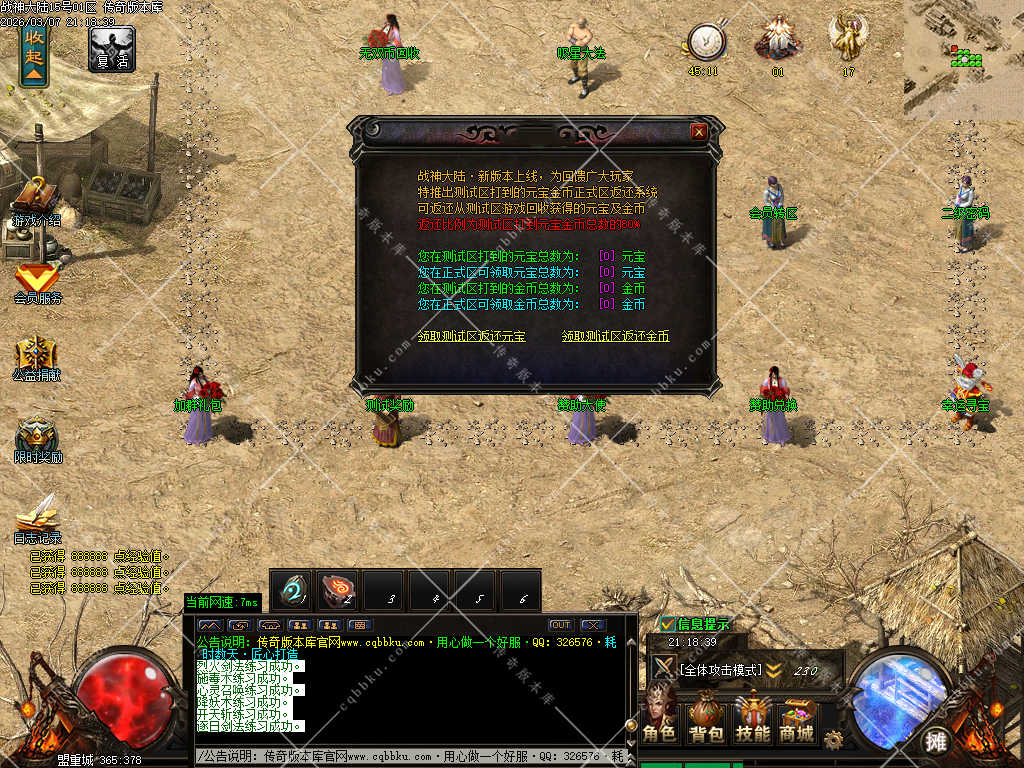Open the 公益捐献 donation icon
This screenshot has width=1024, height=768.
pos(37,357)
